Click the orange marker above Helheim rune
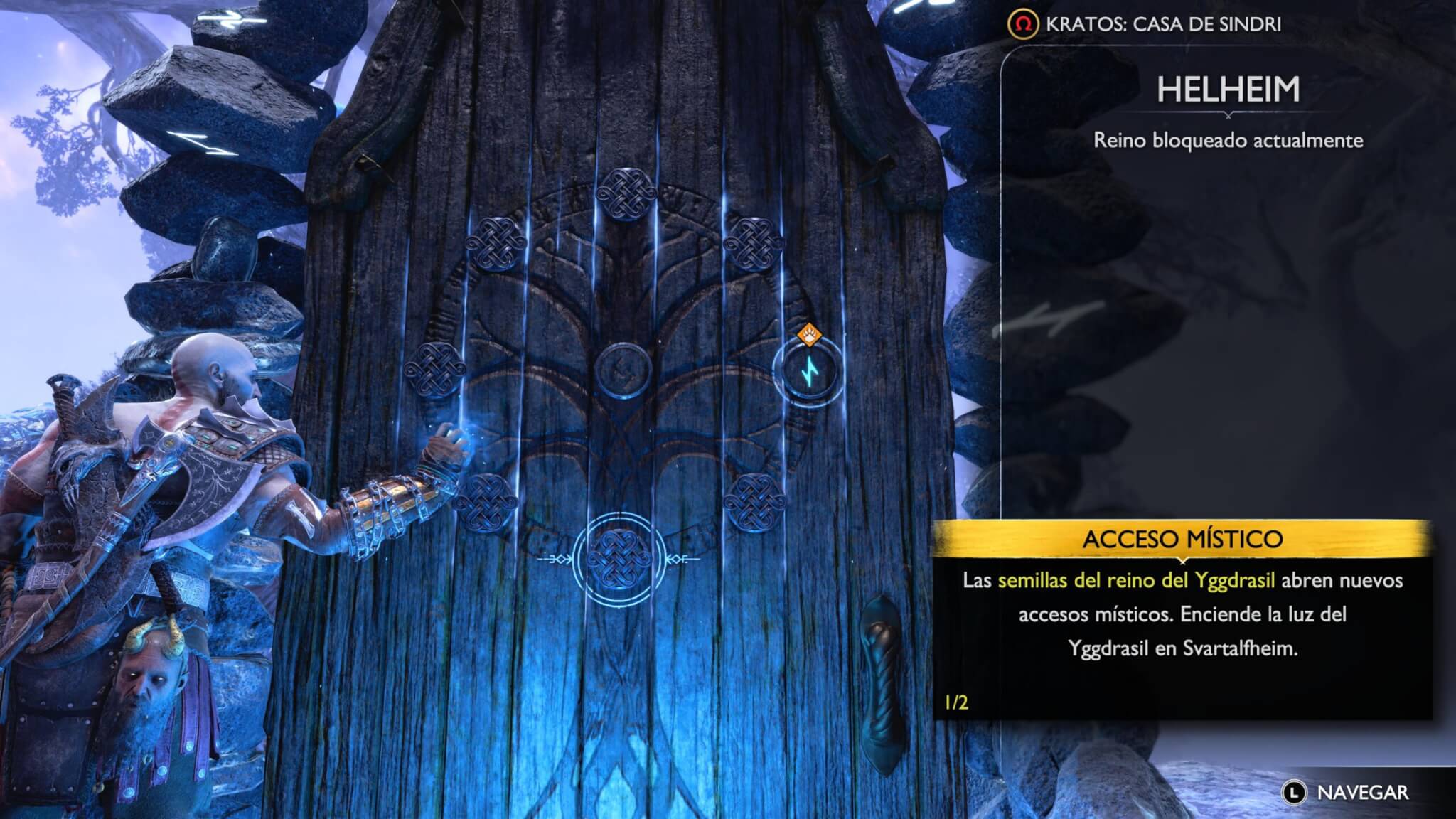 tap(809, 333)
